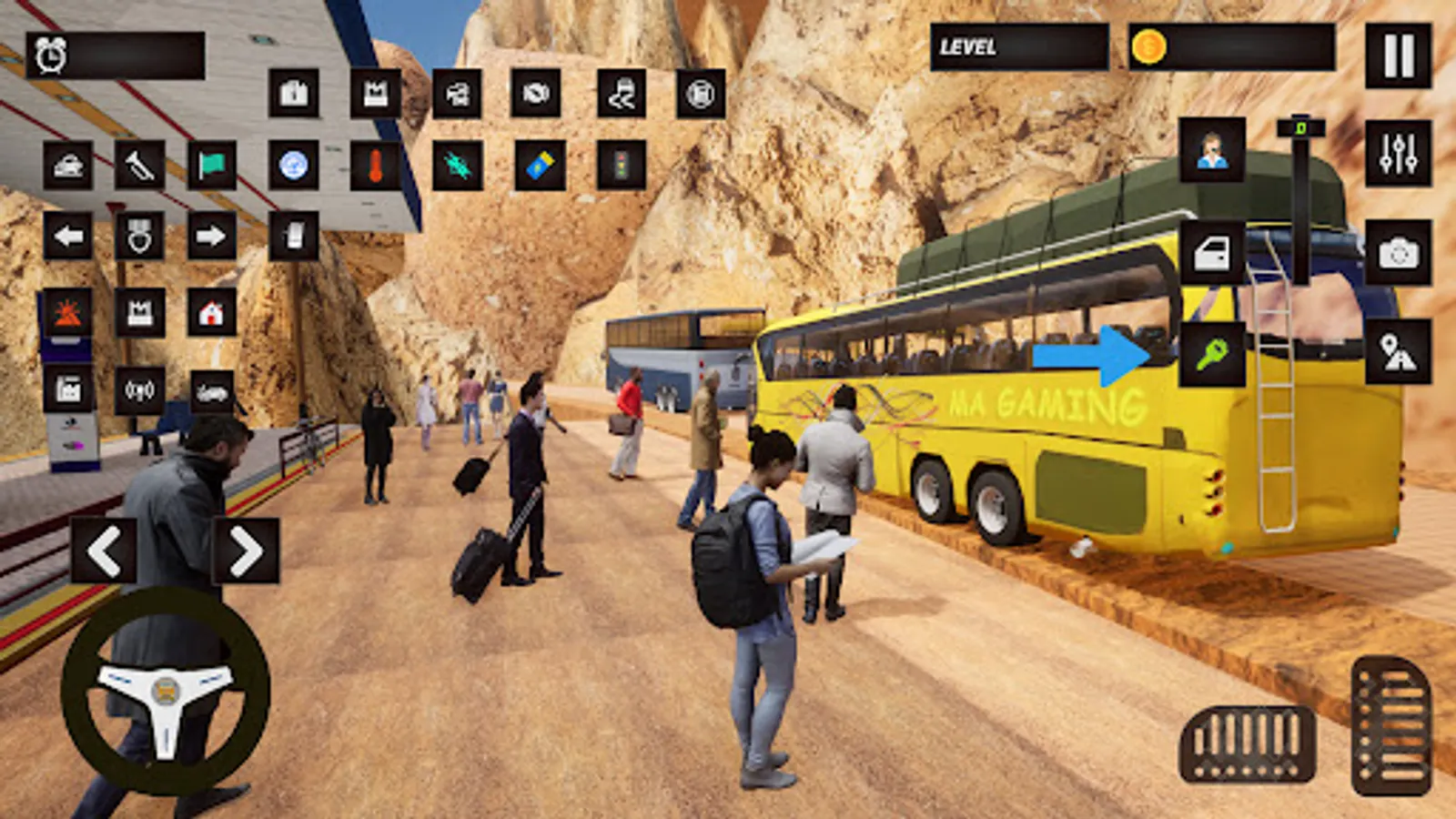Viewport: 1456px width, 819px height.
Task: Tap the headset operator icon
Action: [1212, 150]
